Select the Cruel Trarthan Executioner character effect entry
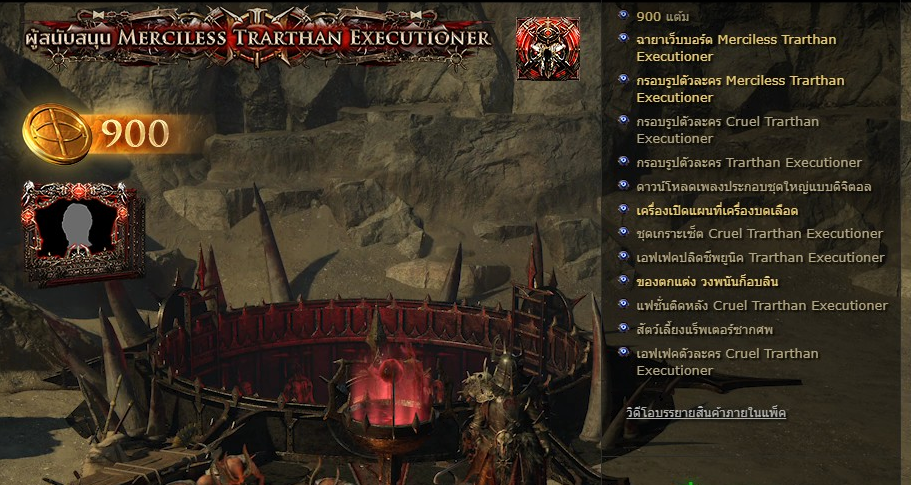The image size is (911, 485). [726, 362]
